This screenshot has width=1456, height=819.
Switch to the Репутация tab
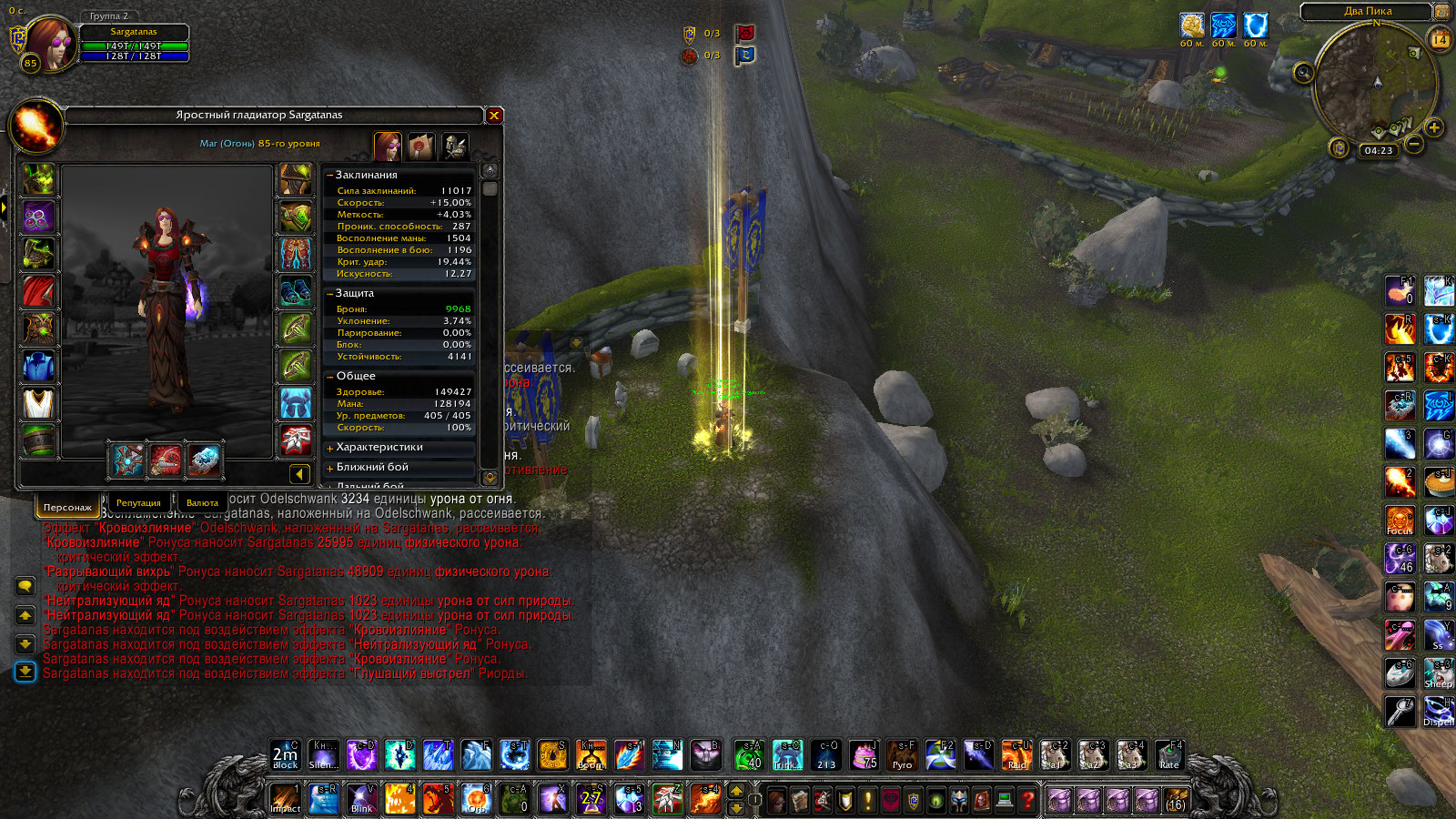click(x=138, y=502)
